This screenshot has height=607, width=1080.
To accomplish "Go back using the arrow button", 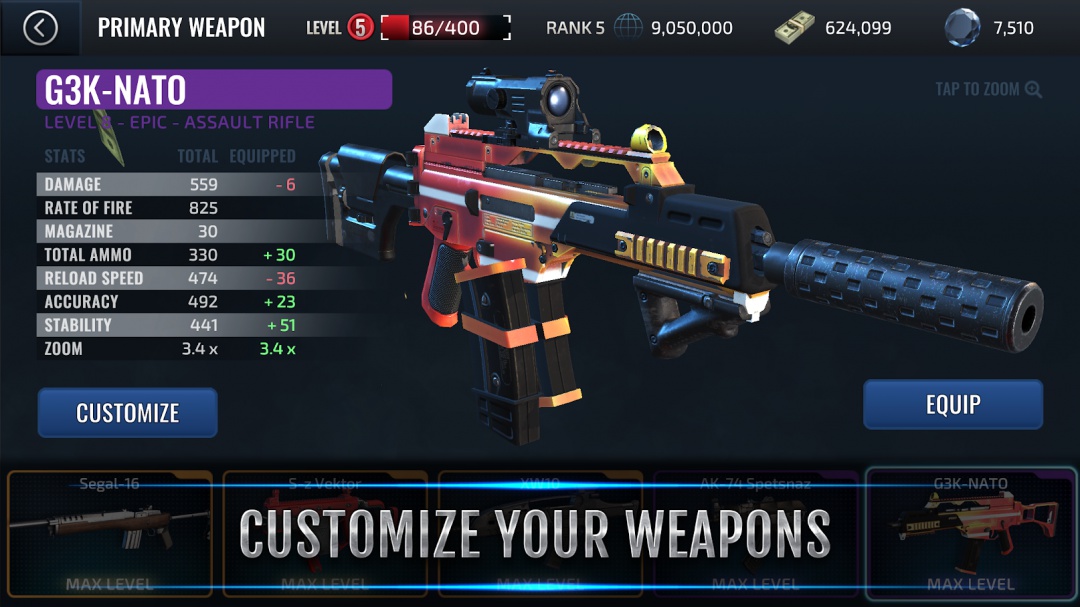I will [40, 28].
